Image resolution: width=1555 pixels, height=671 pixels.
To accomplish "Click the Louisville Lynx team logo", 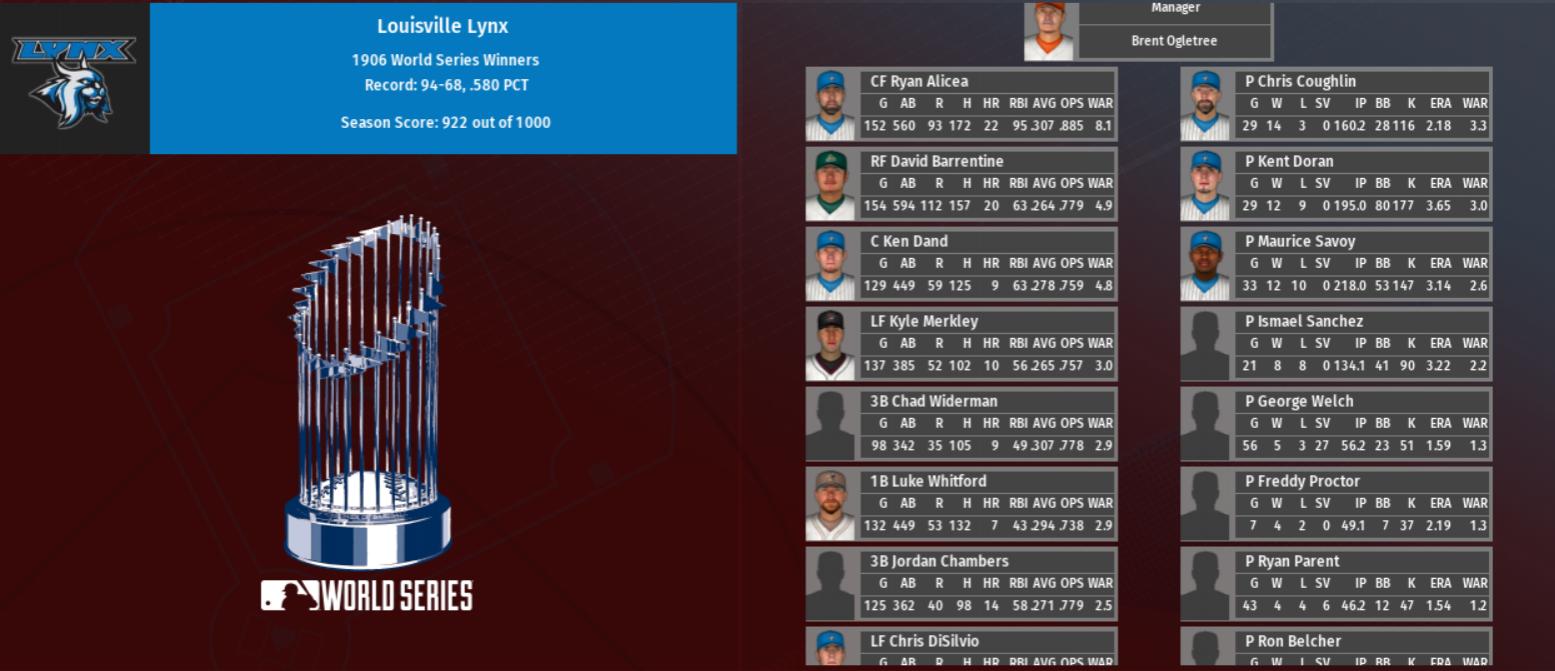I will point(74,80).
